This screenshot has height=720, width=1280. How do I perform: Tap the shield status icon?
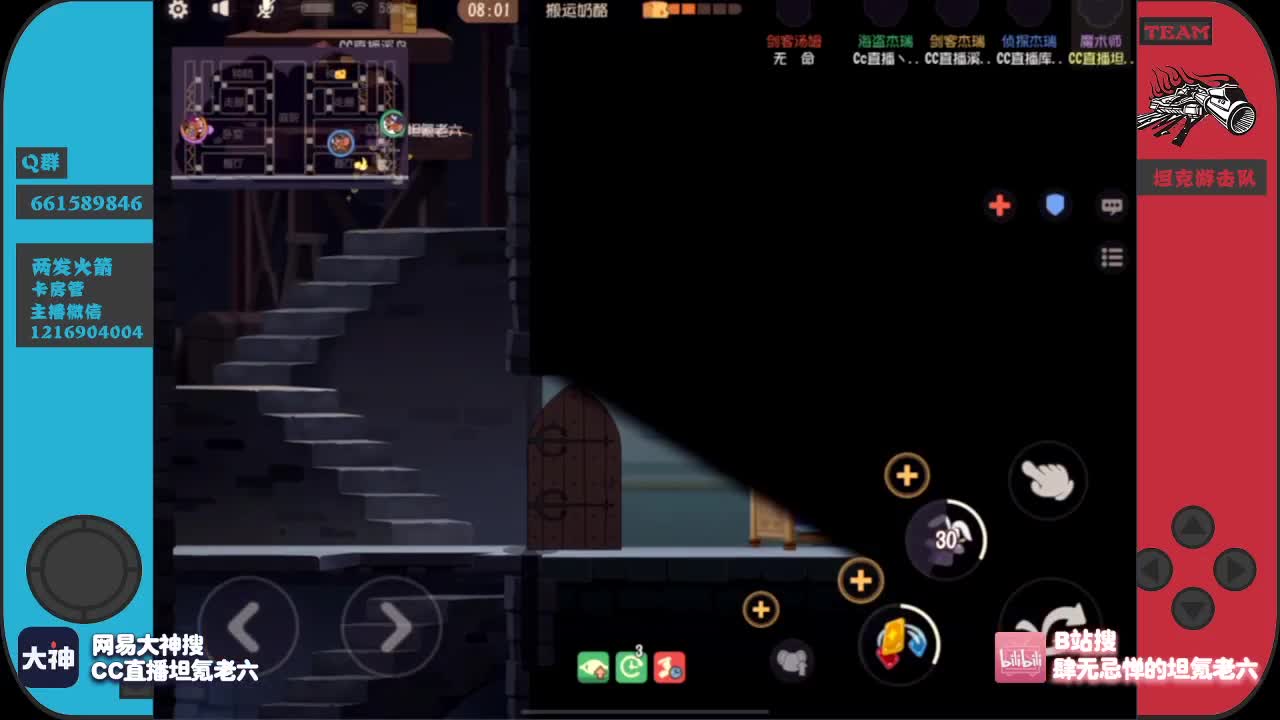point(1055,206)
